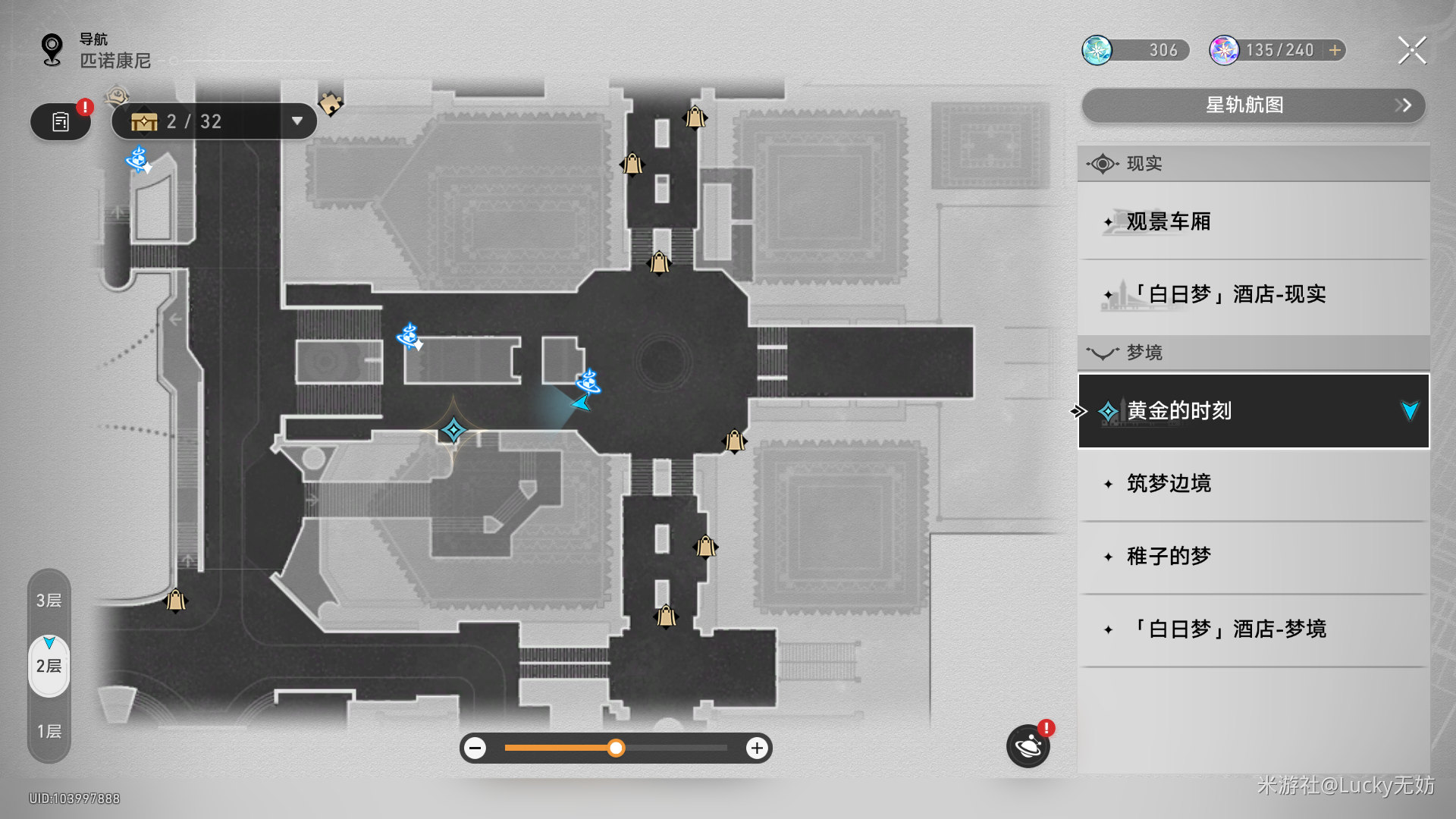Add Trailblaze Power with the plus button
This screenshot has height=819, width=1456.
pos(1335,50)
